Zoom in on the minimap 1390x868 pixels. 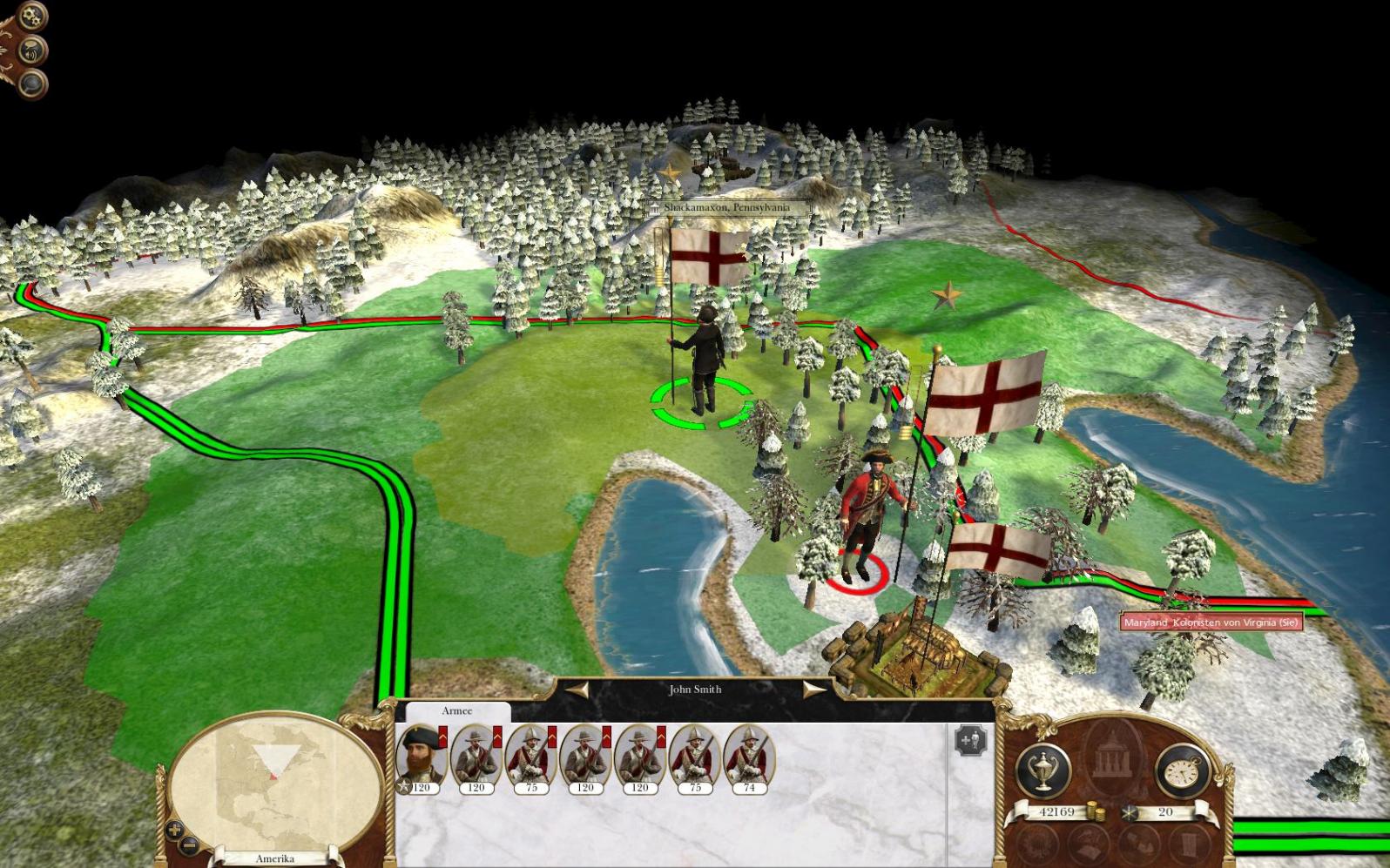173,831
